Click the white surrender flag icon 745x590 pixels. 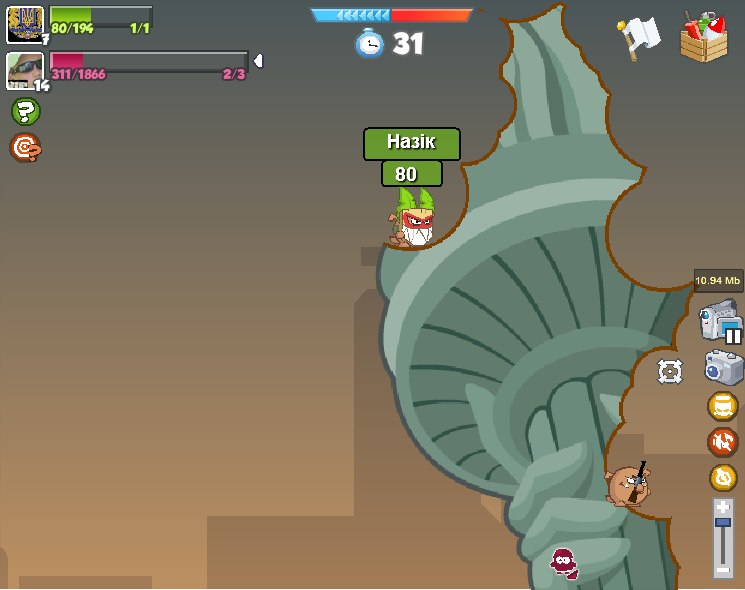pos(640,38)
